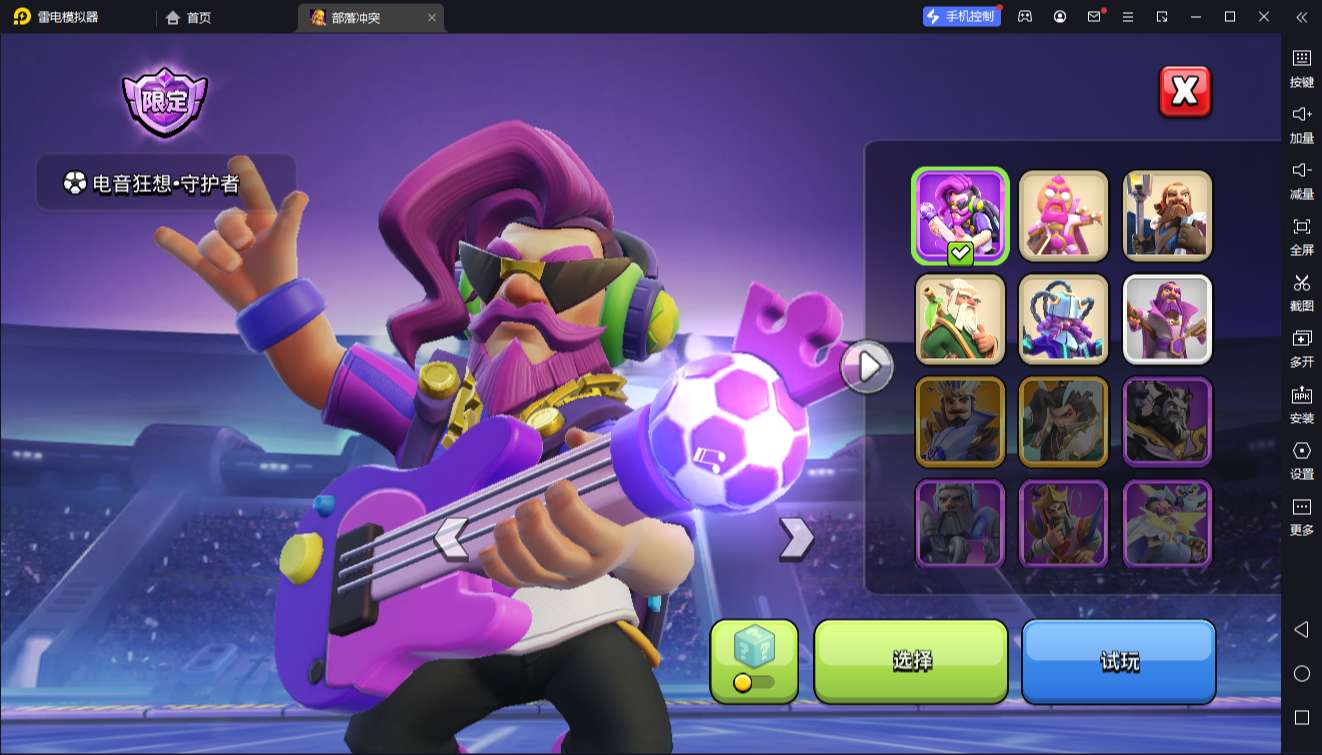
Task: Choose the blue armored tentacle warden skin
Action: point(1063,319)
